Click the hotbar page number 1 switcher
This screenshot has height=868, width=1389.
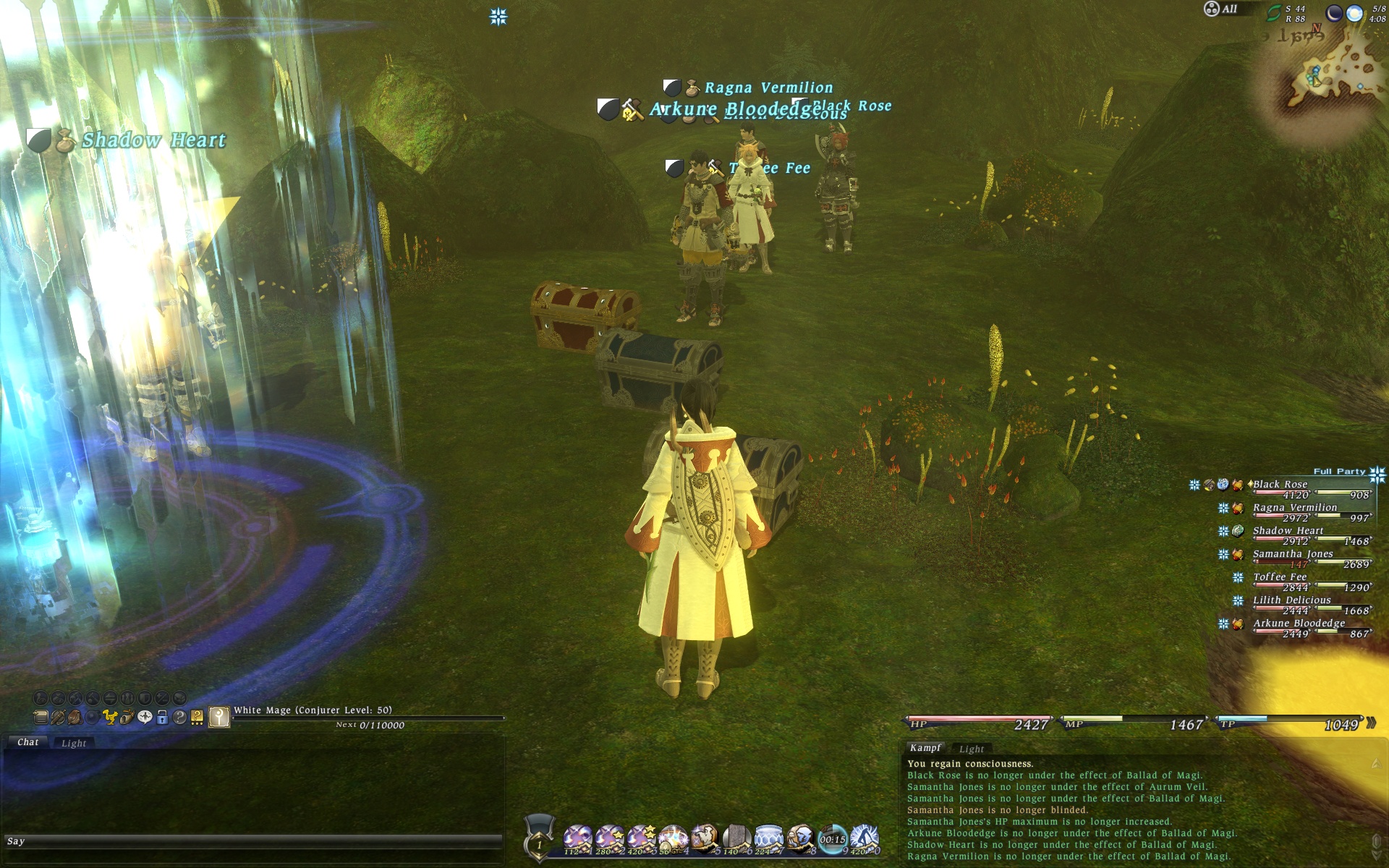coord(539,844)
